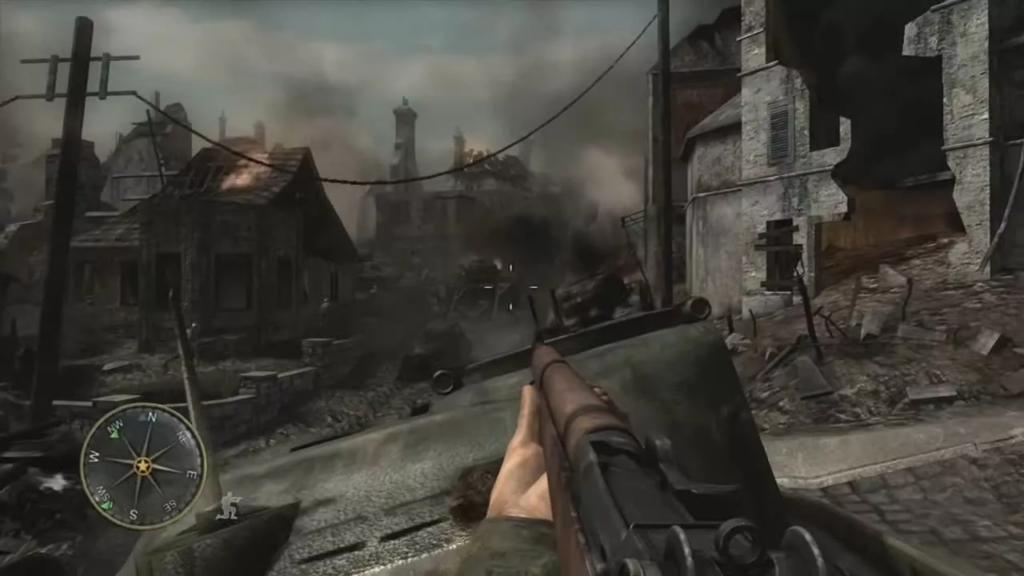
Task: Click the compass in the HUD
Action: coord(142,465)
